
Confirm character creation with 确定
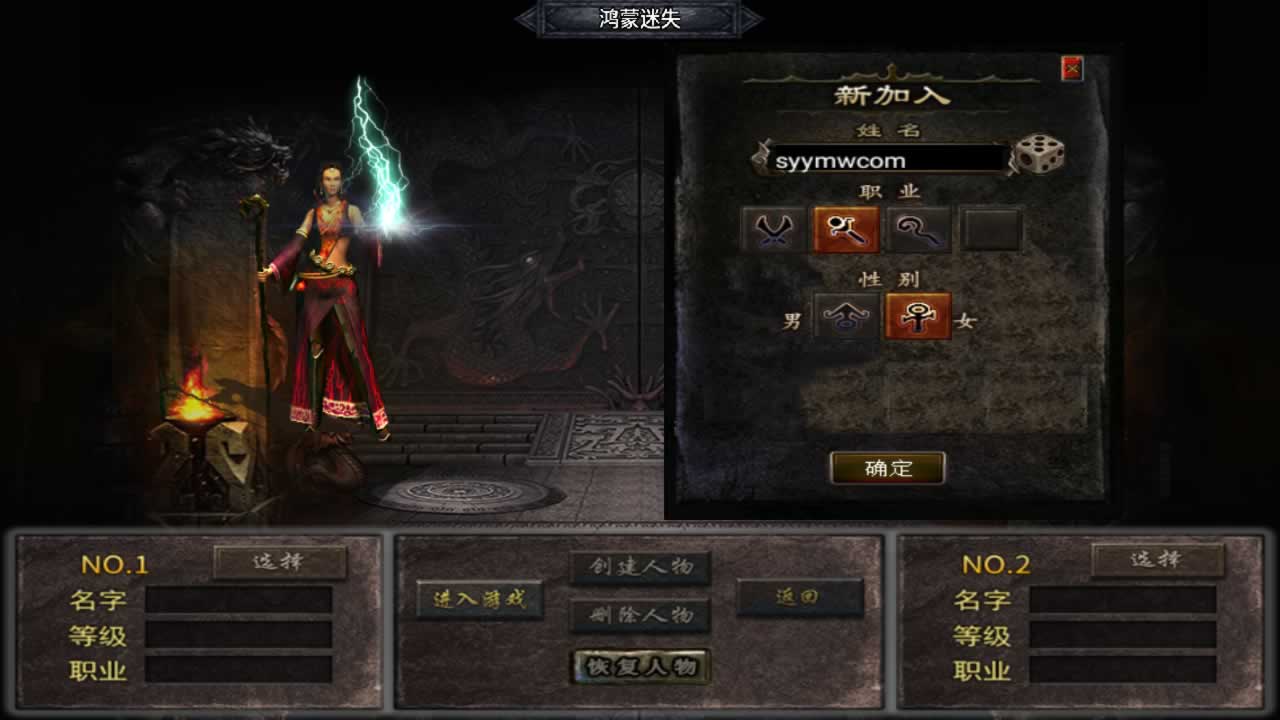(887, 468)
